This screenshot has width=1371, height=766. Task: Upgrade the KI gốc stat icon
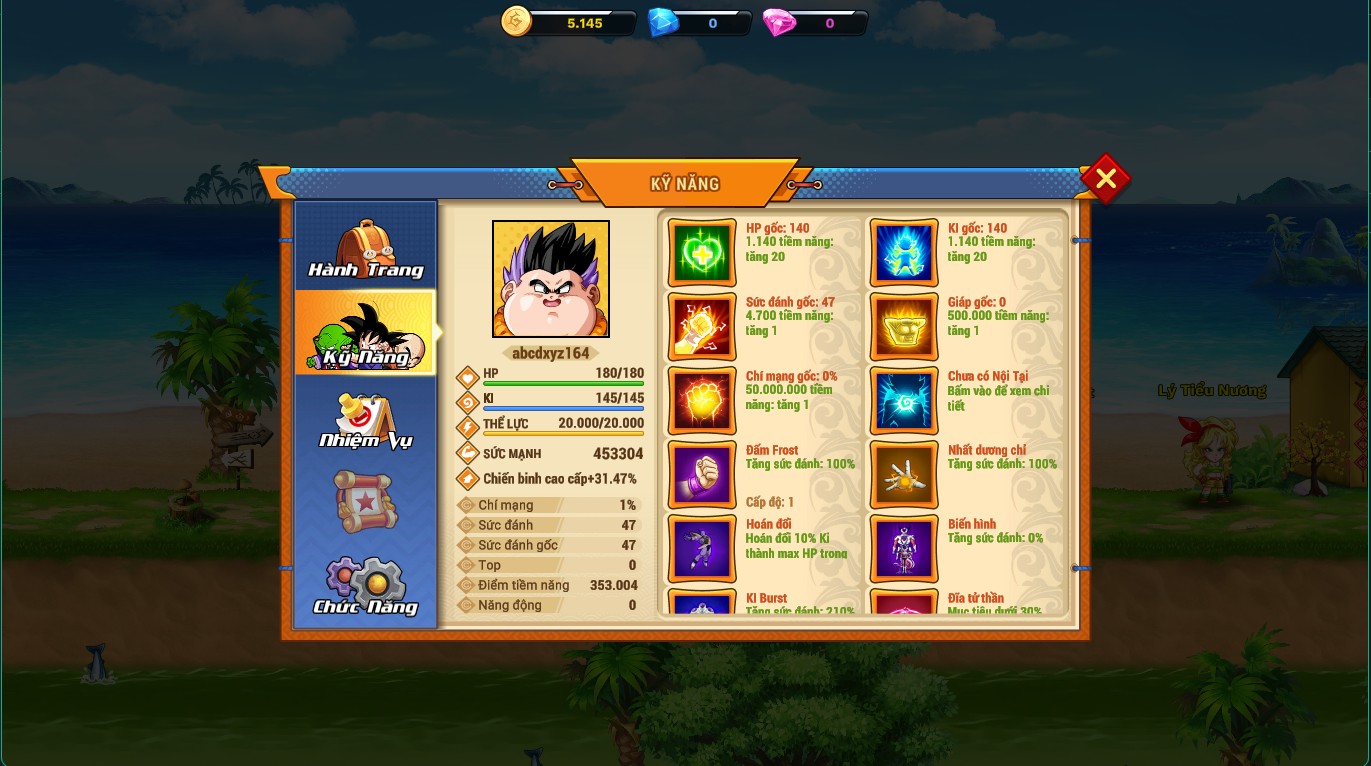click(904, 253)
